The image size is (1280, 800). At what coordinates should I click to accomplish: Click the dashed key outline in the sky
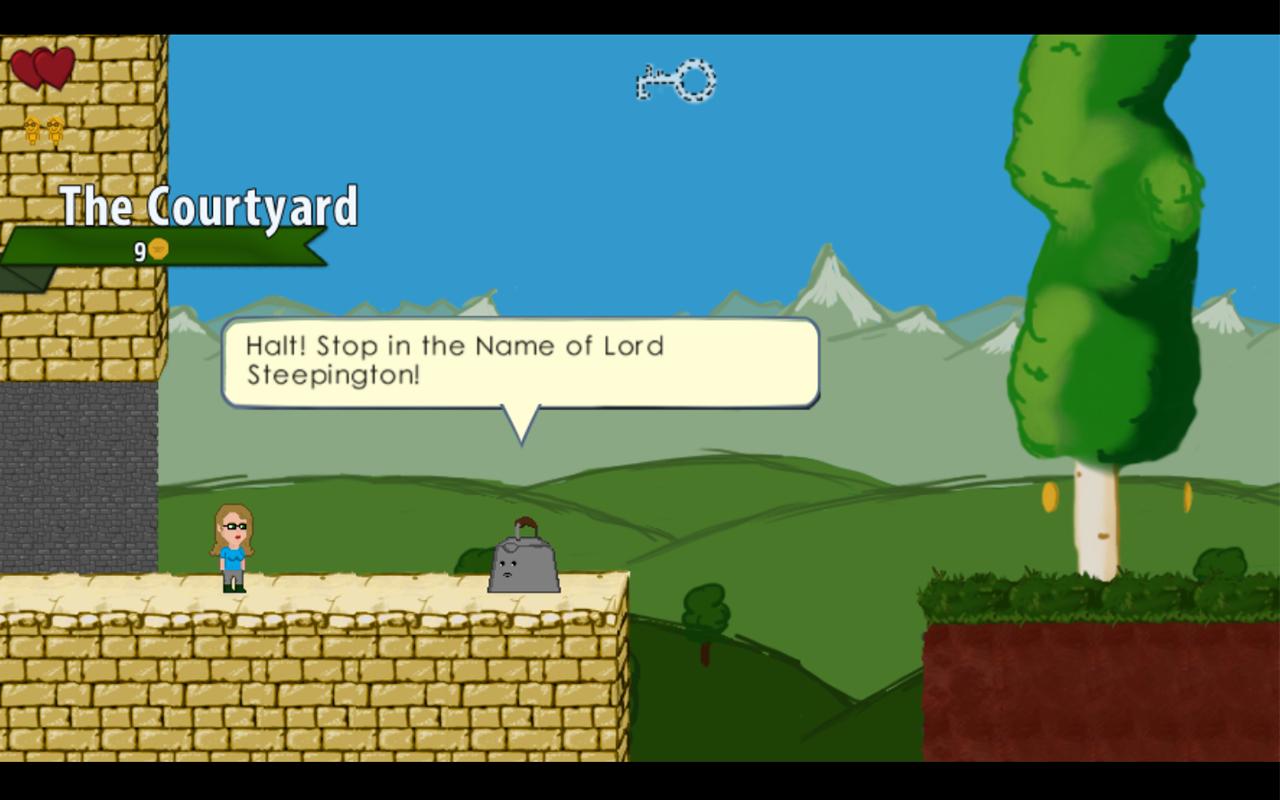677,82
